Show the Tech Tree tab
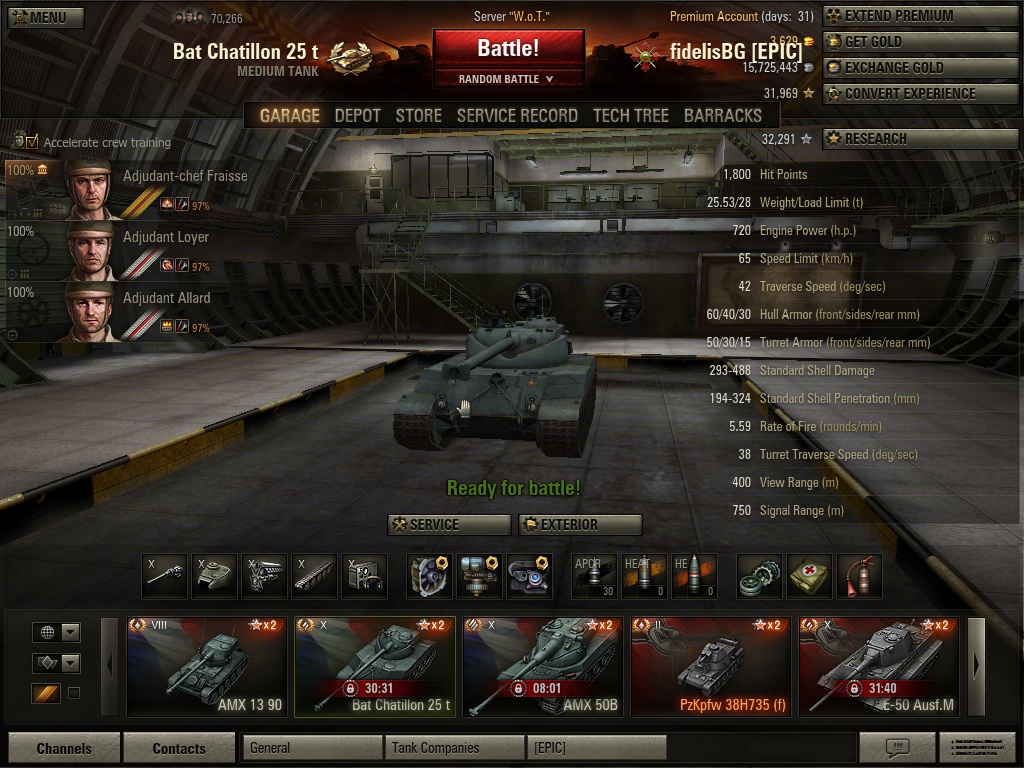Viewport: 1024px width, 768px height. pyautogui.click(x=630, y=115)
